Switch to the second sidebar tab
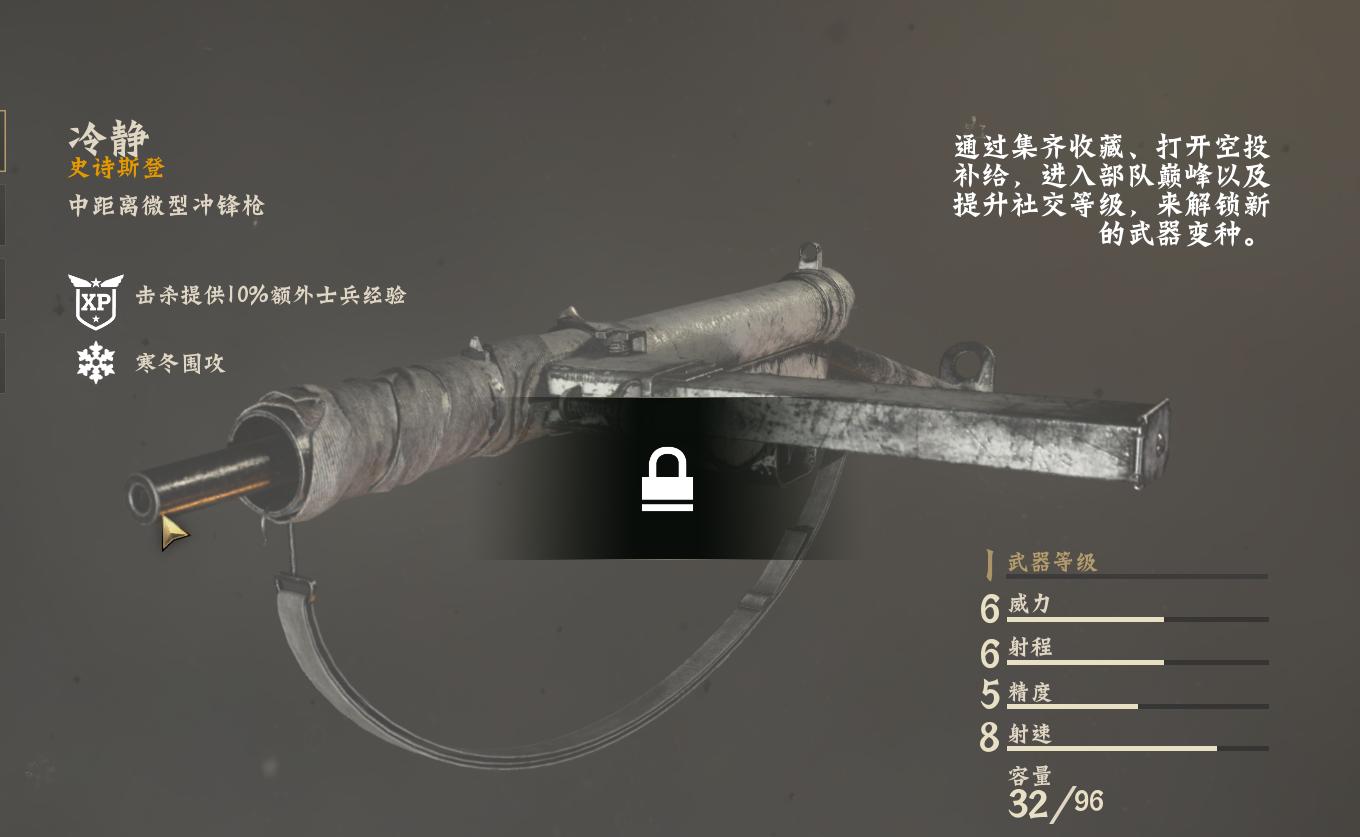 point(3,214)
